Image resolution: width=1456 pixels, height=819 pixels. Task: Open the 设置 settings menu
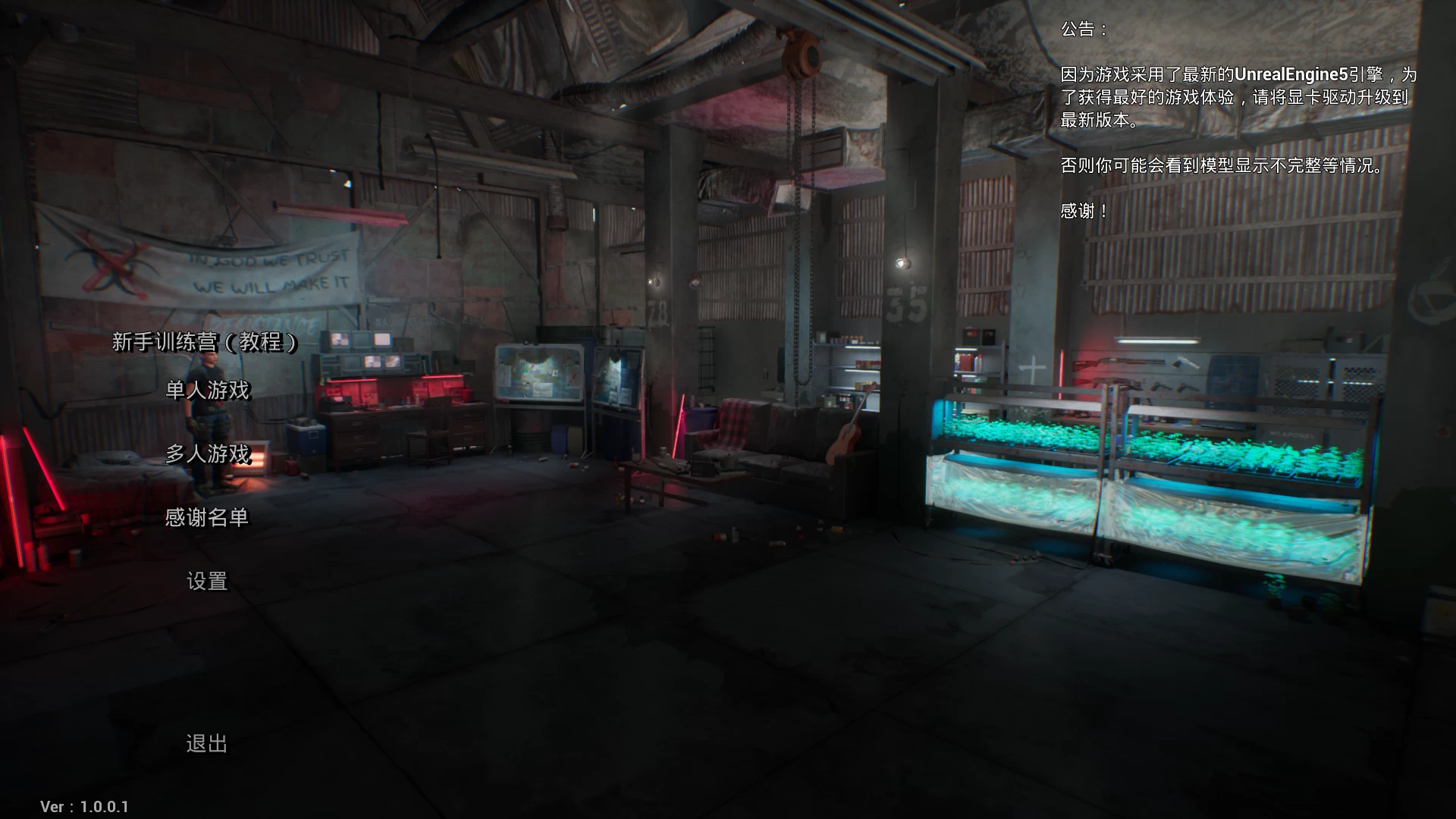pyautogui.click(x=207, y=582)
